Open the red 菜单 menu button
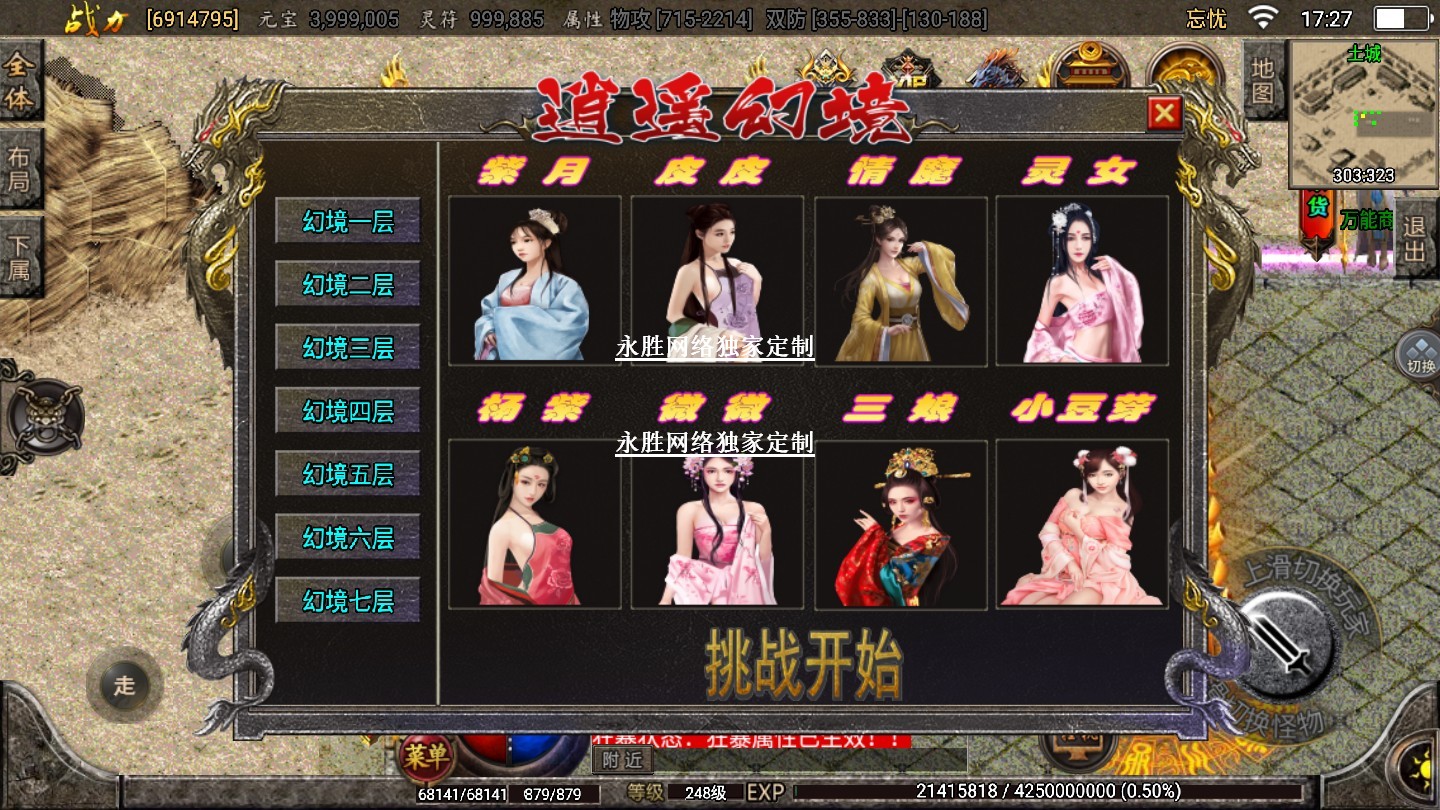Image resolution: width=1440 pixels, height=810 pixels. tap(426, 758)
